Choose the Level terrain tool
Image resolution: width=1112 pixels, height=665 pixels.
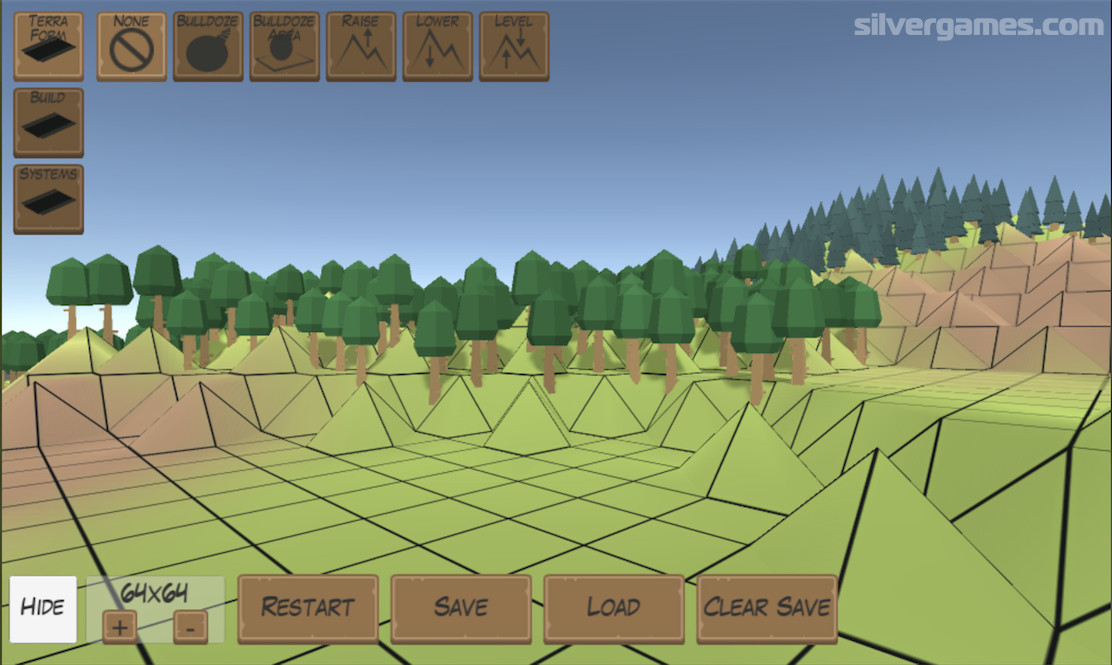pos(514,46)
